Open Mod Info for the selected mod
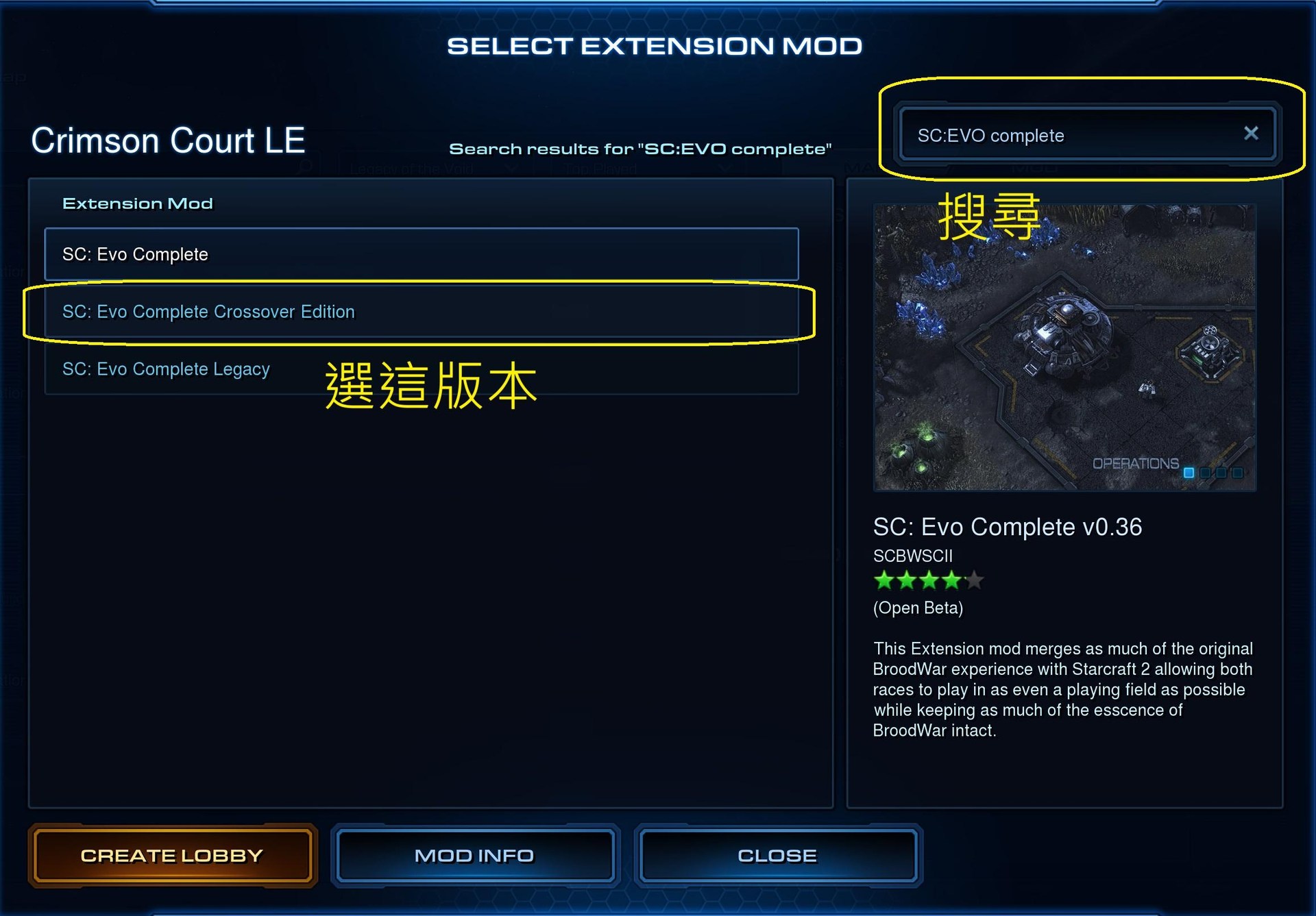1316x916 pixels. click(x=475, y=855)
